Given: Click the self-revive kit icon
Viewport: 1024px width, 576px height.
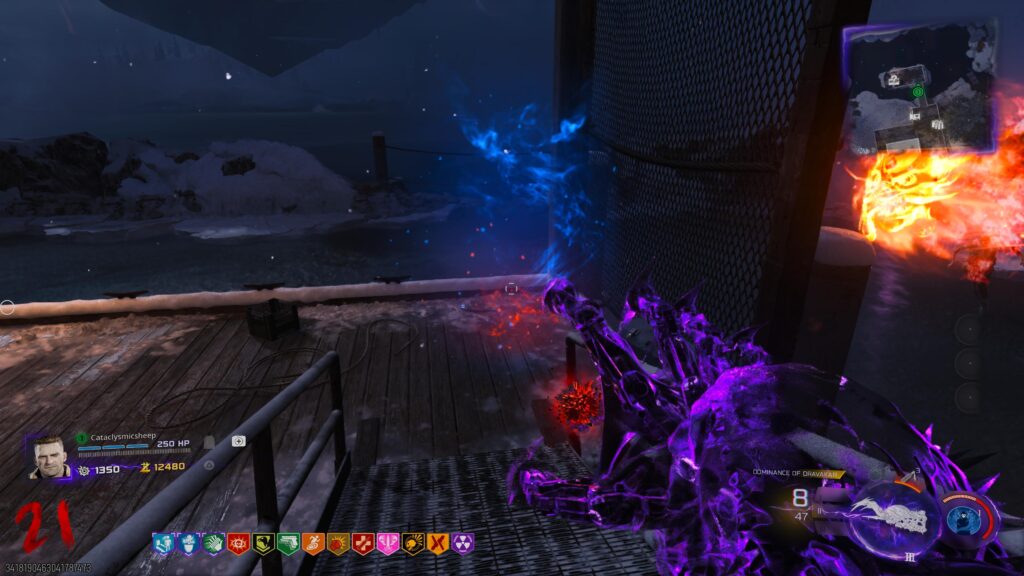Looking at the screenshot, I should [240, 441].
